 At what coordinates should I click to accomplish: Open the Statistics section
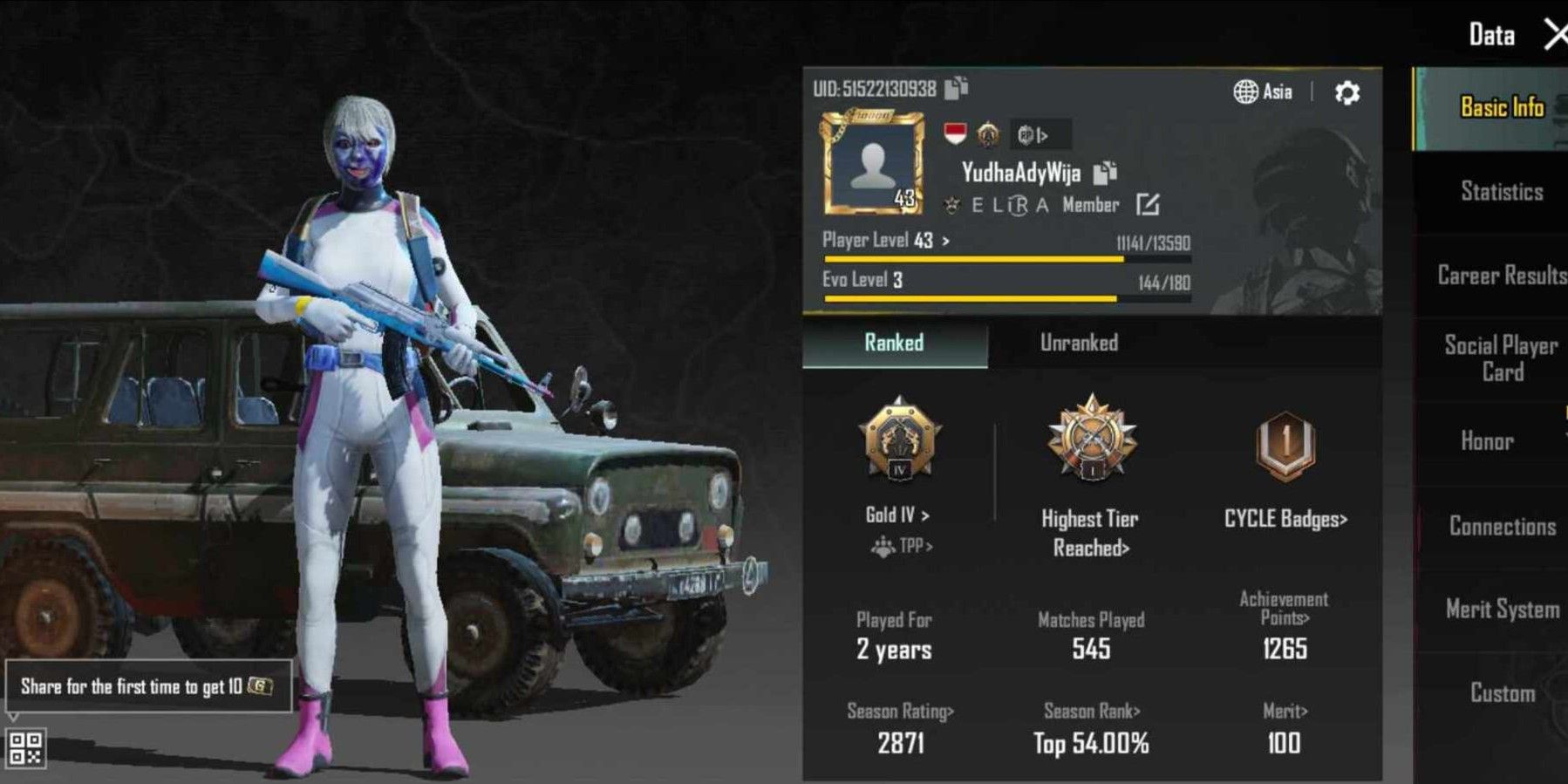point(1500,192)
